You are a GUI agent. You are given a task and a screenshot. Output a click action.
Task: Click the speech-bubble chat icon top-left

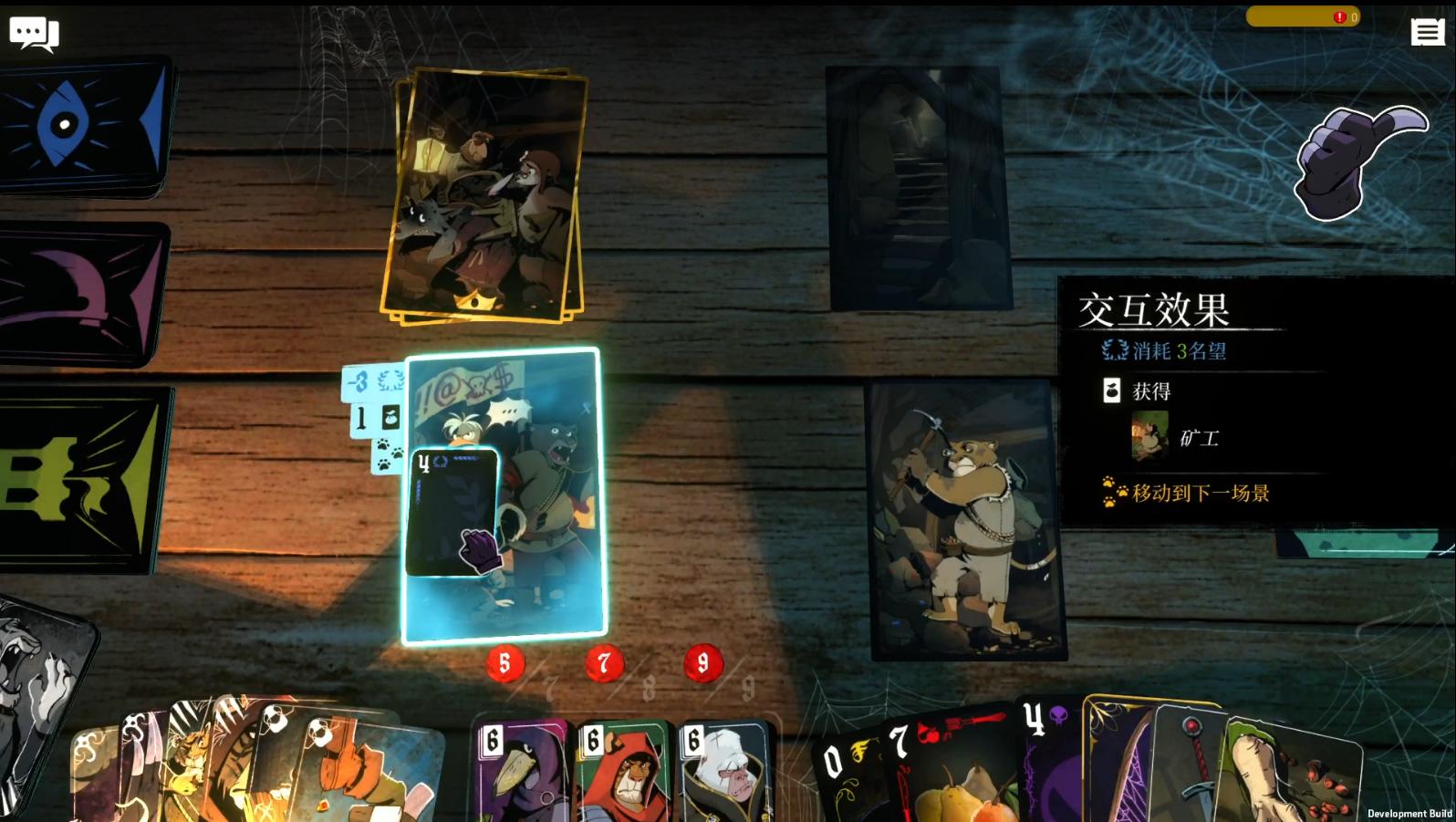[x=35, y=32]
